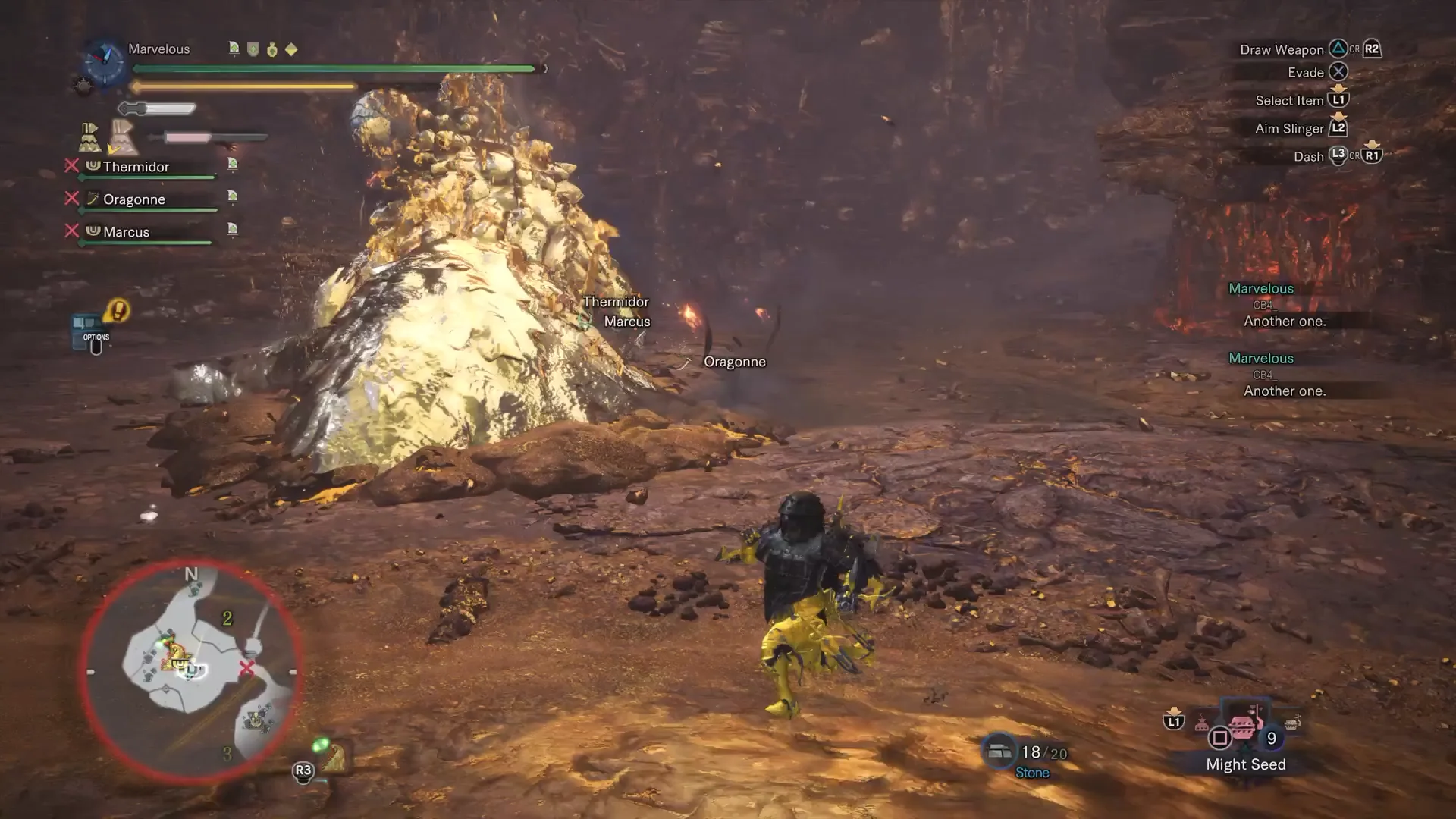Select party member Oragonne in the list
1456x819 pixels.
(x=134, y=199)
